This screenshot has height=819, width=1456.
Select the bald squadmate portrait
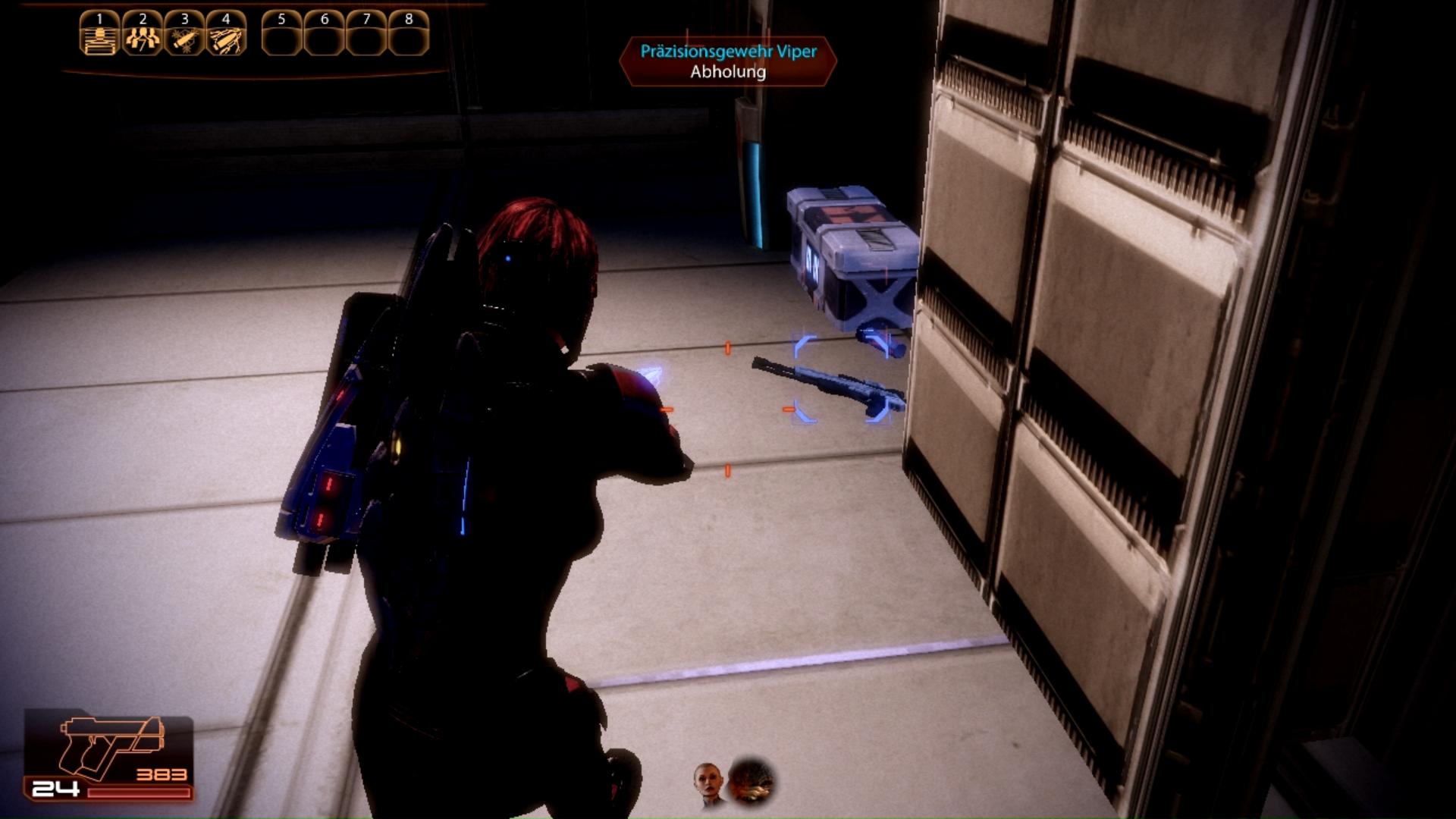coord(708,783)
